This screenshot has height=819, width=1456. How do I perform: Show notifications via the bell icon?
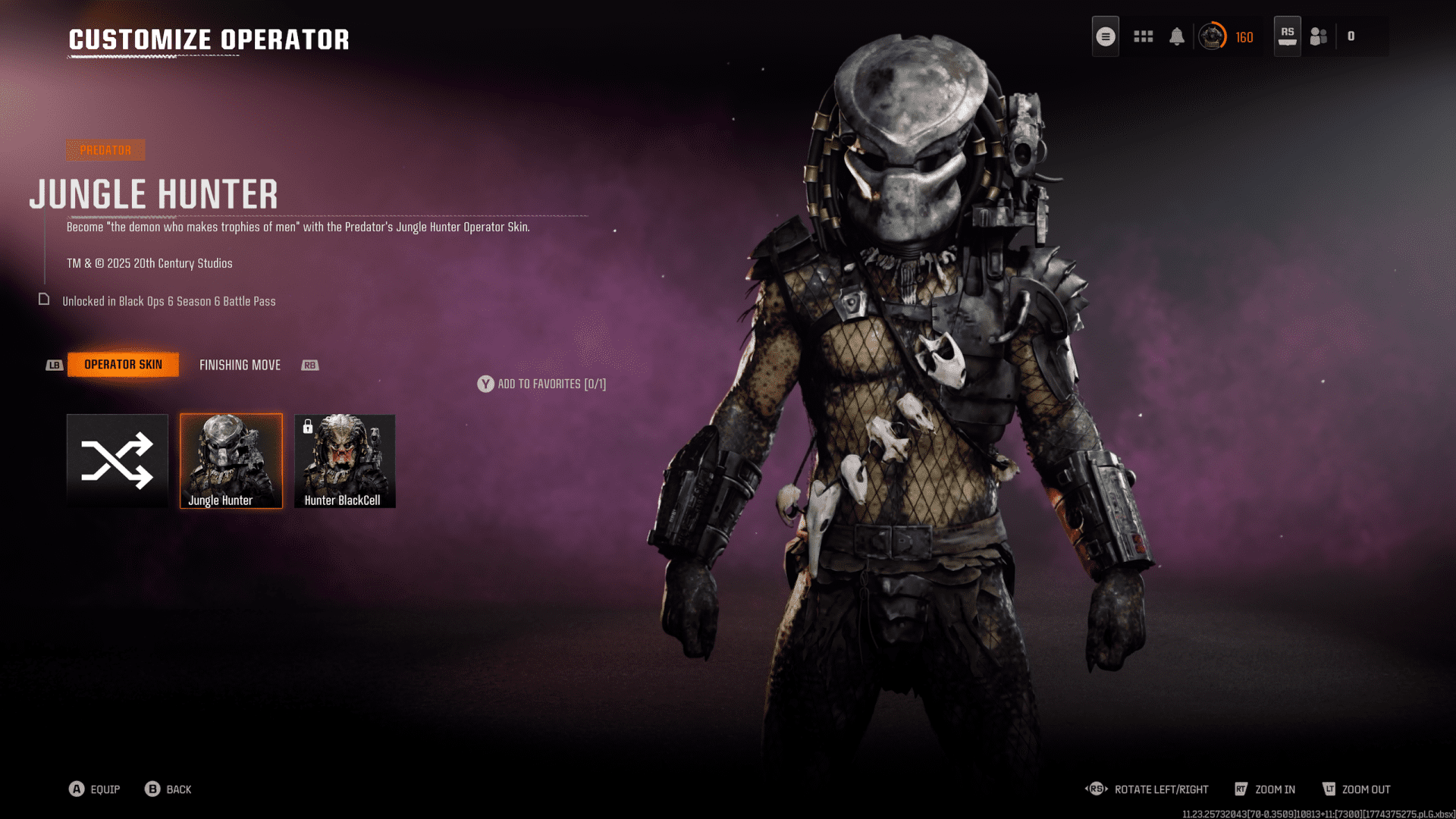1177,36
